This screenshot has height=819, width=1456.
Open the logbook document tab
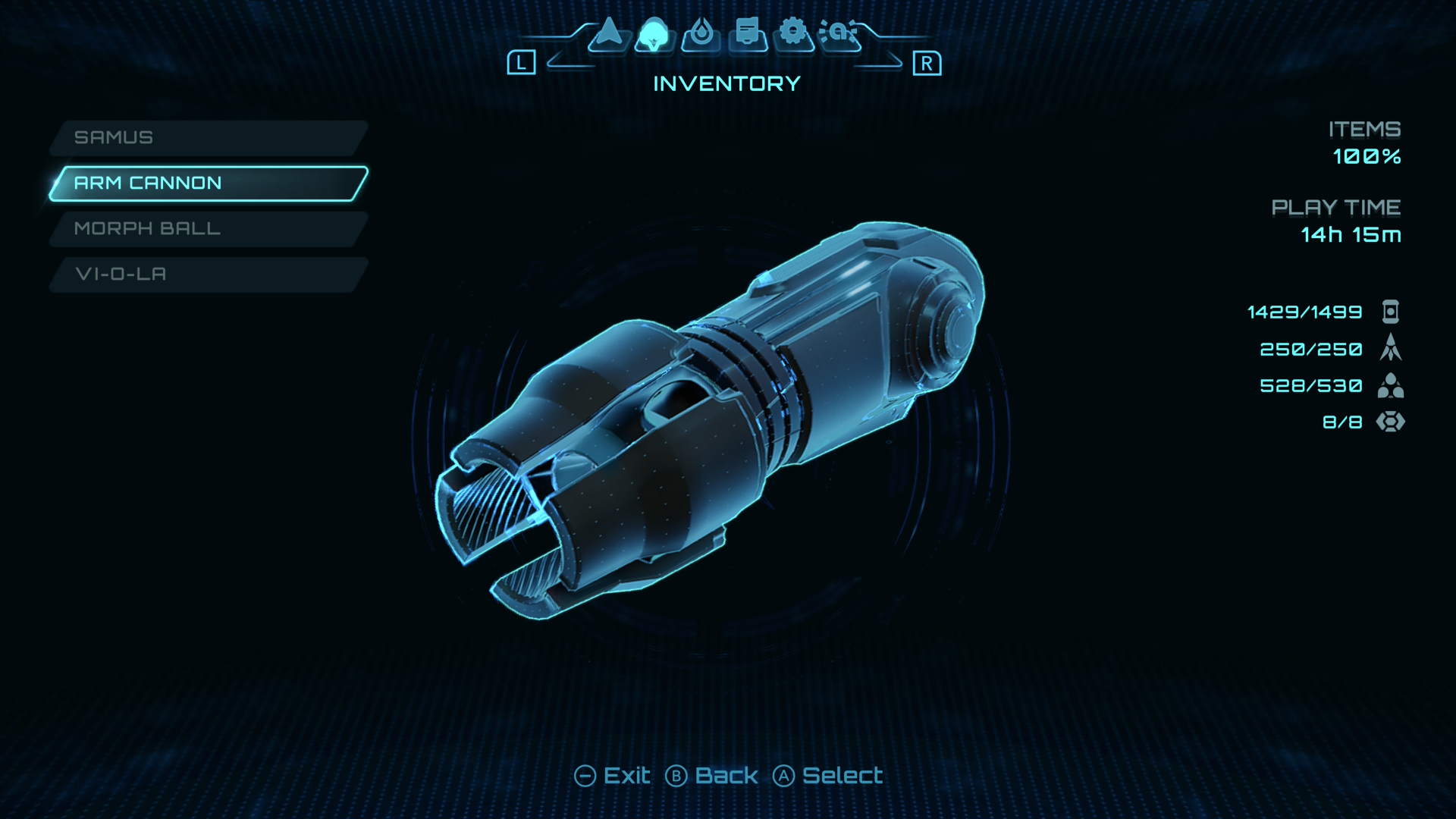(748, 34)
